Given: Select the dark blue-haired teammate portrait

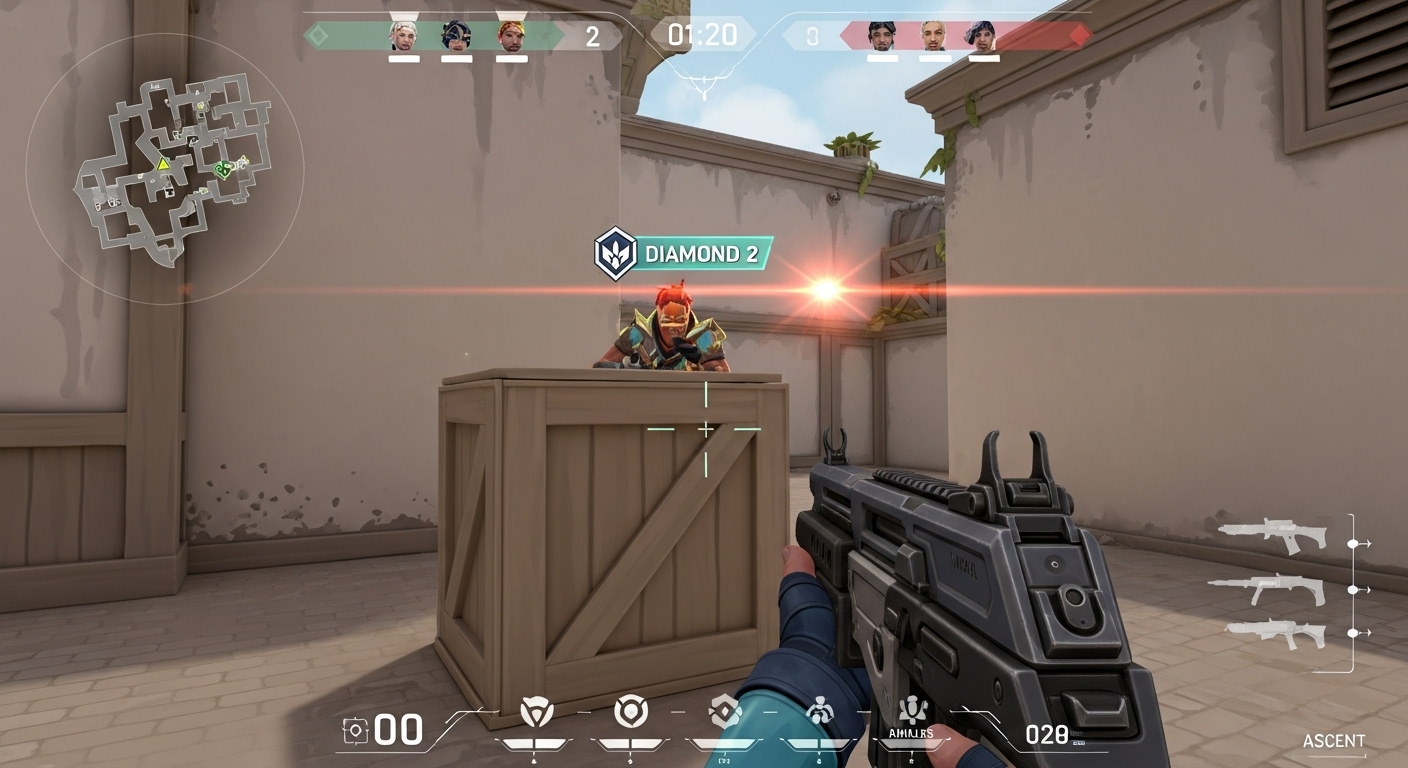Looking at the screenshot, I should [457, 35].
